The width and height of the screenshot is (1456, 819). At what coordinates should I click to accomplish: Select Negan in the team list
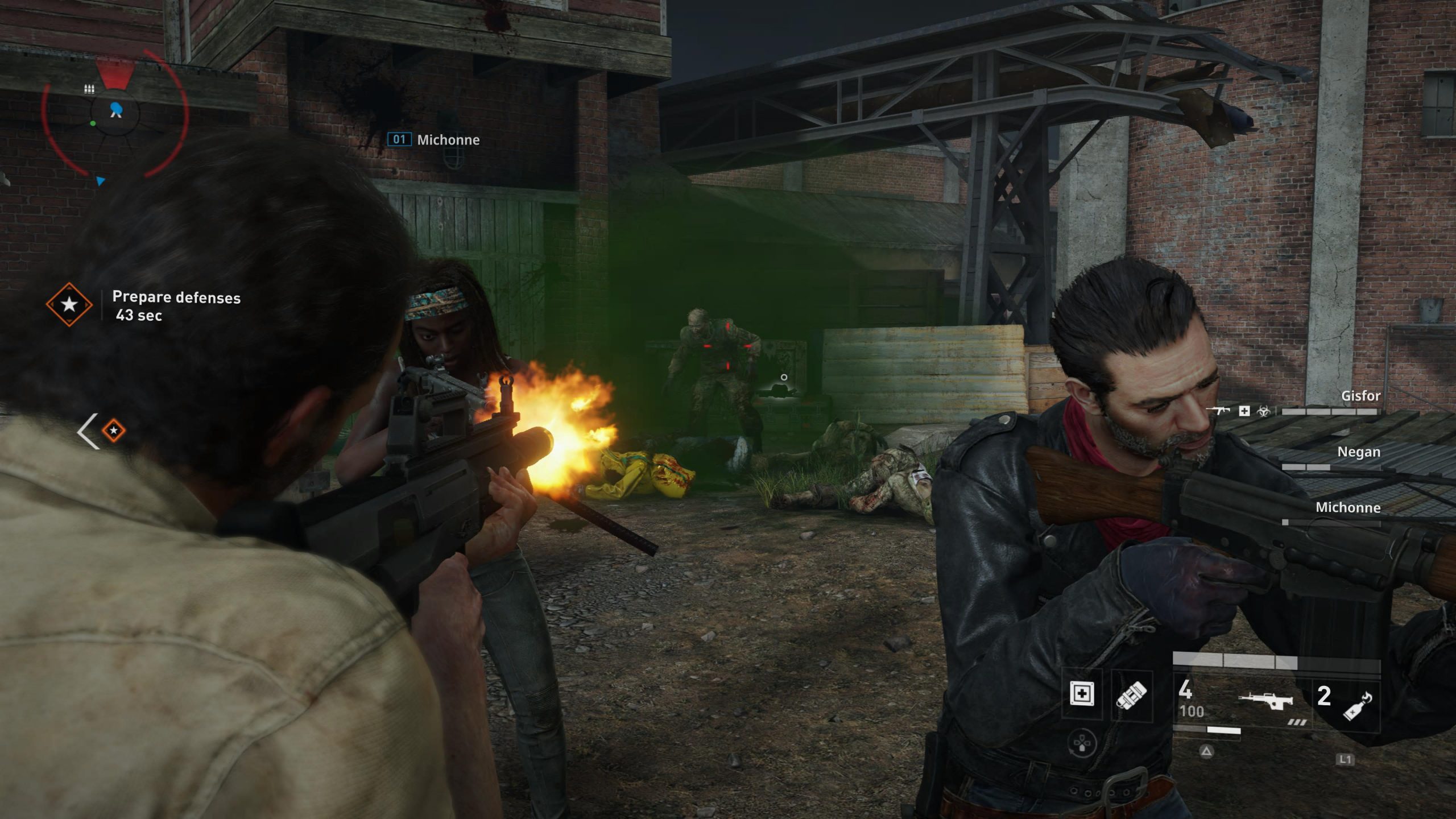1358,452
